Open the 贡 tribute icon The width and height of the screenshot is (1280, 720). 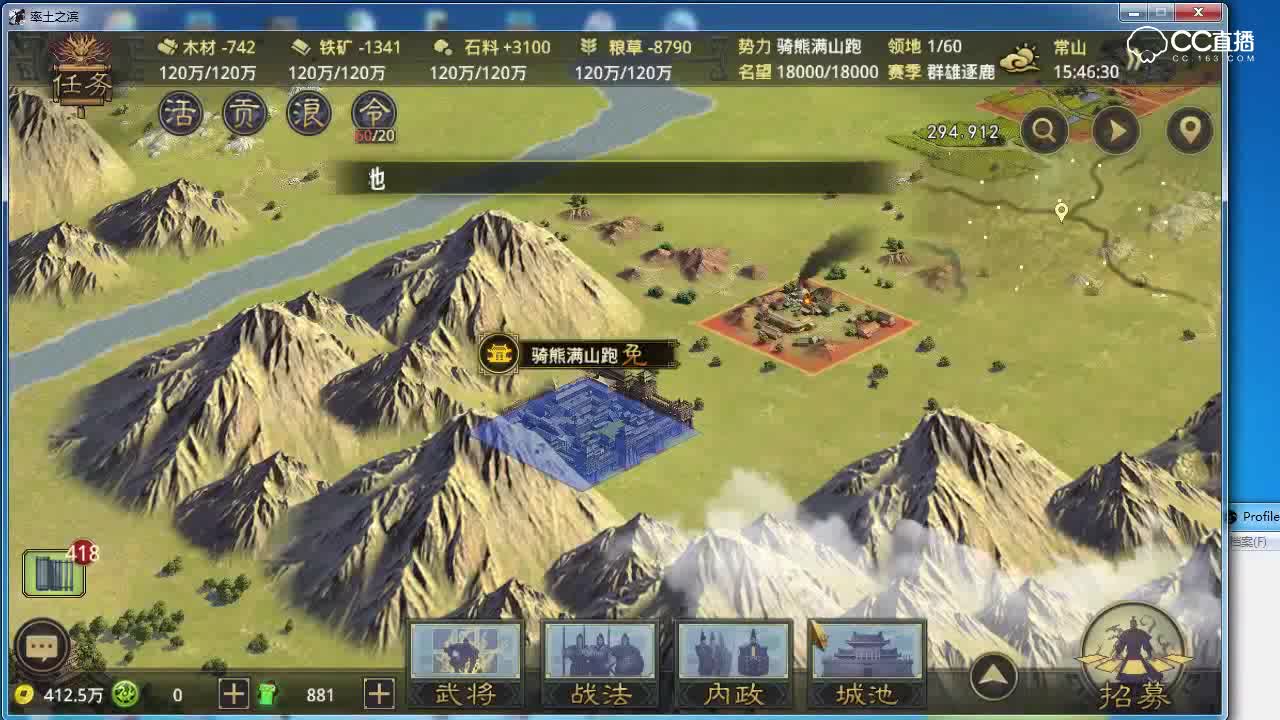(x=243, y=114)
